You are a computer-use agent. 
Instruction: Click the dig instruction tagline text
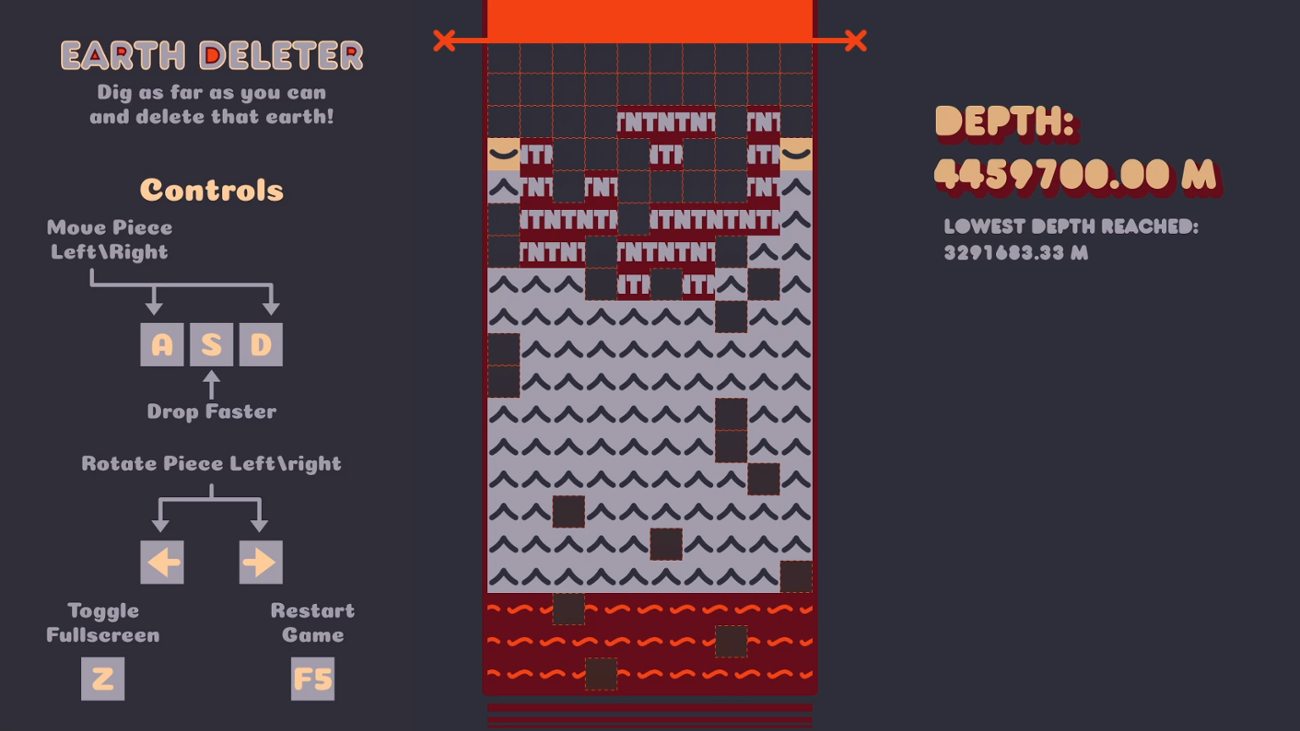coord(211,103)
